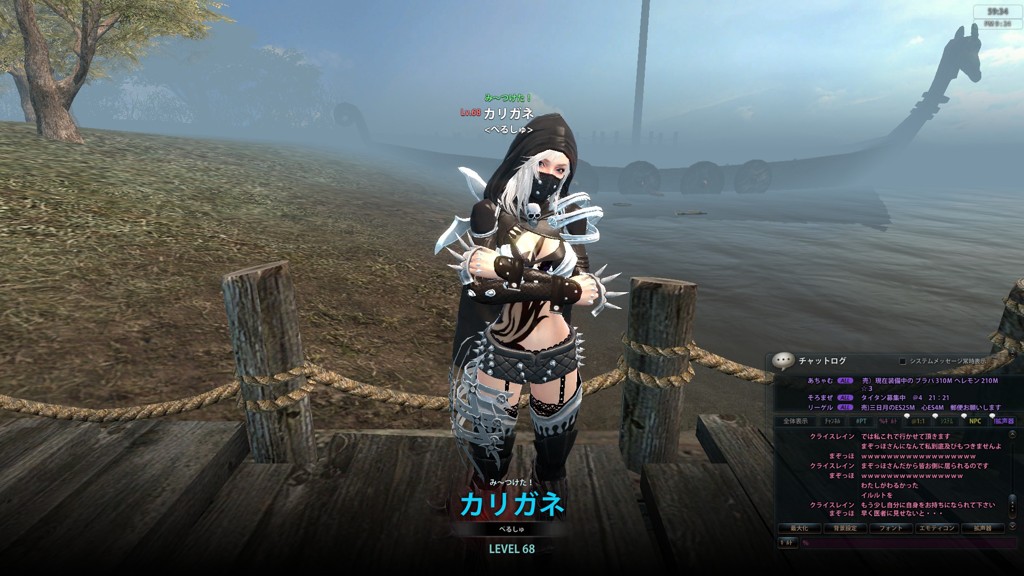This screenshot has width=1024, height=576.
Task: Click the speech bubble chat log icon
Action: tap(785, 361)
